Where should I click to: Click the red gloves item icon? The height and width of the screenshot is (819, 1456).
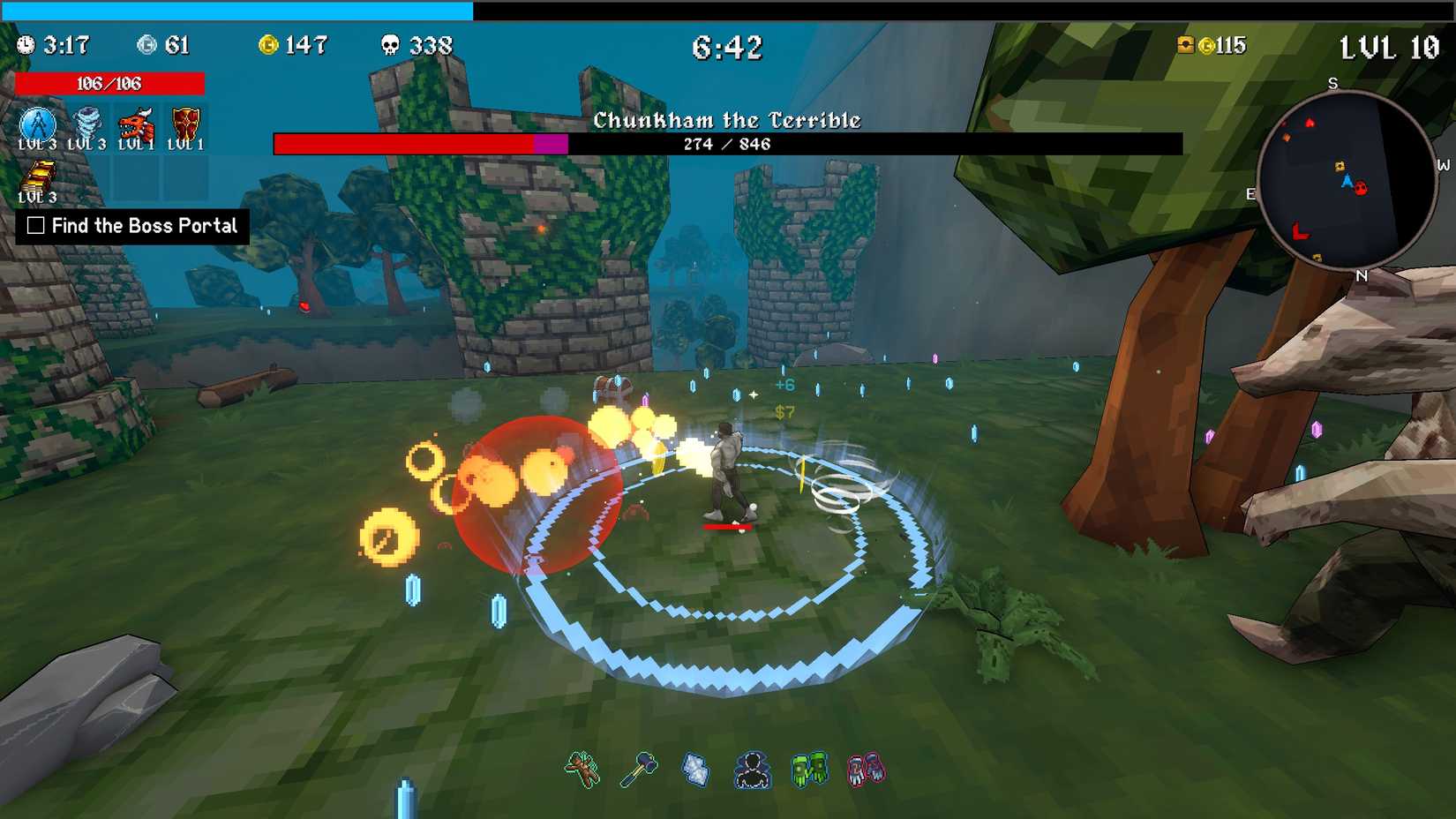pos(867,769)
